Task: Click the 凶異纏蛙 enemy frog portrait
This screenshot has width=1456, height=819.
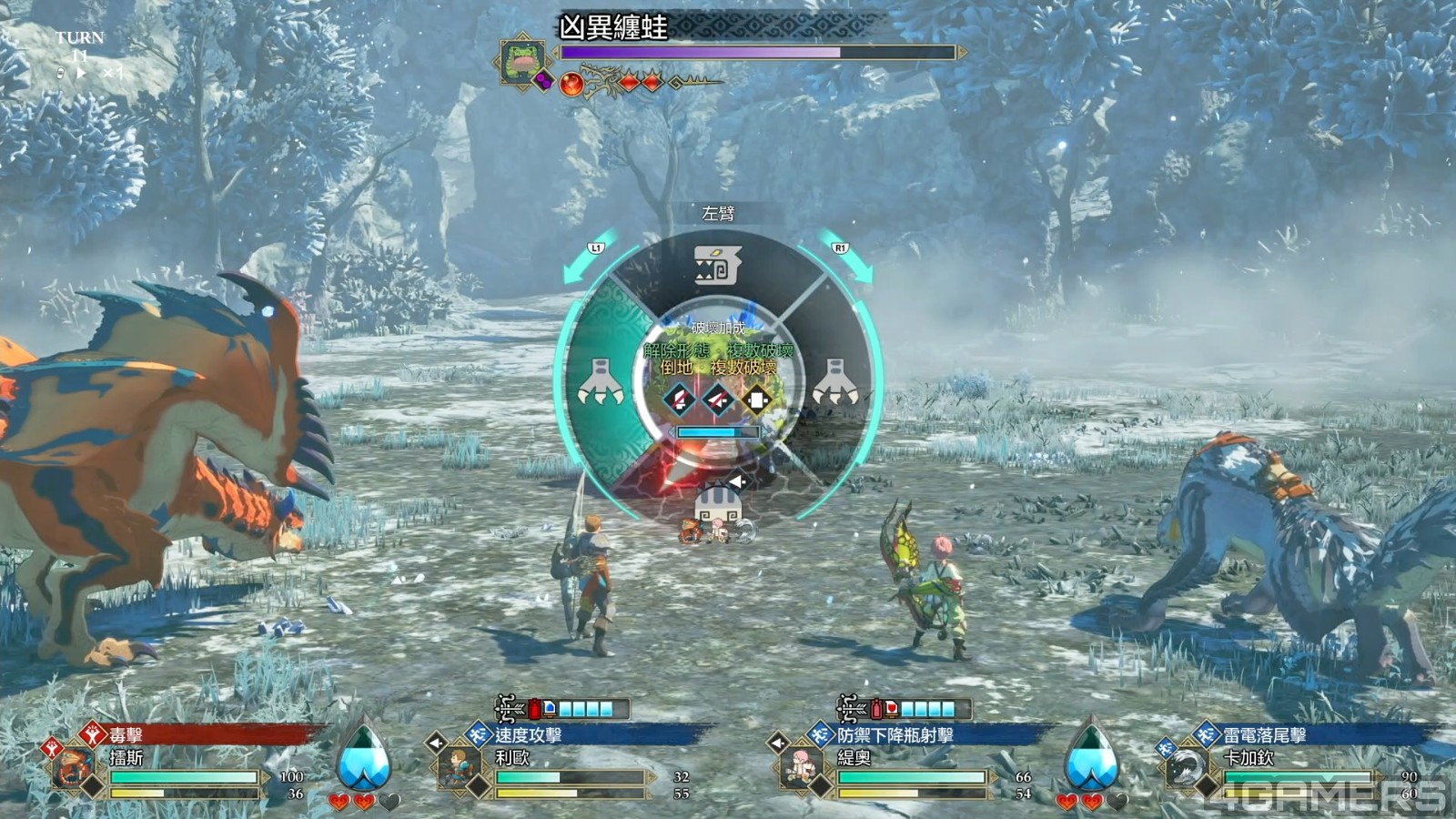Action: coord(521,60)
